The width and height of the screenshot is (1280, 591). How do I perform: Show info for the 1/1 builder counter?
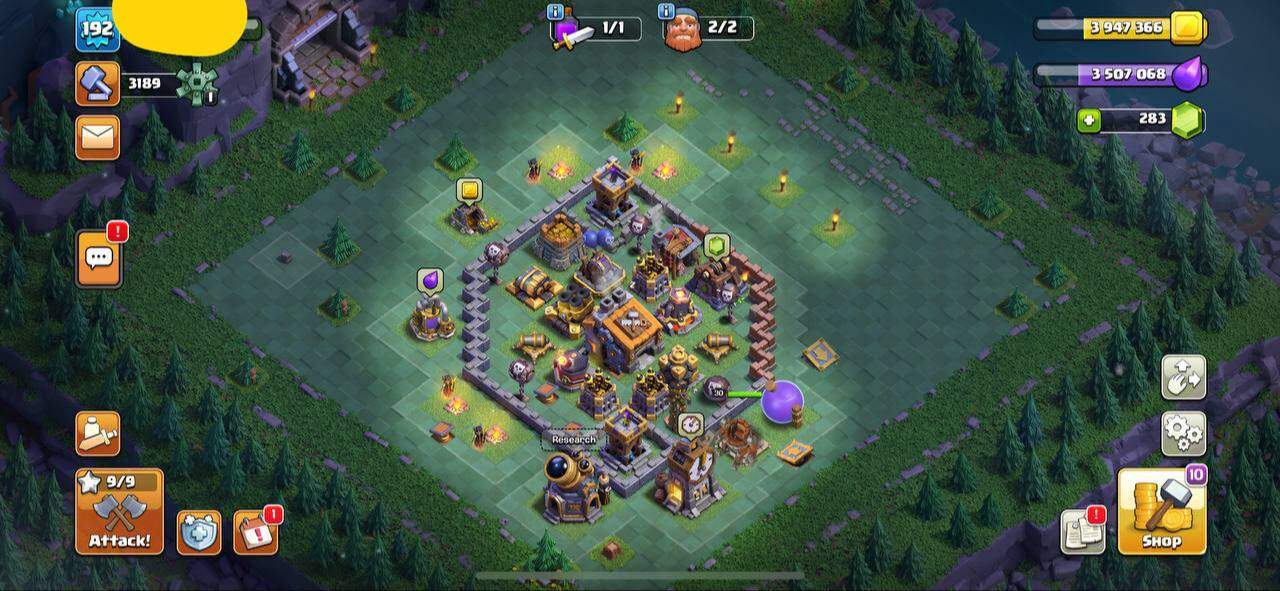pos(555,12)
